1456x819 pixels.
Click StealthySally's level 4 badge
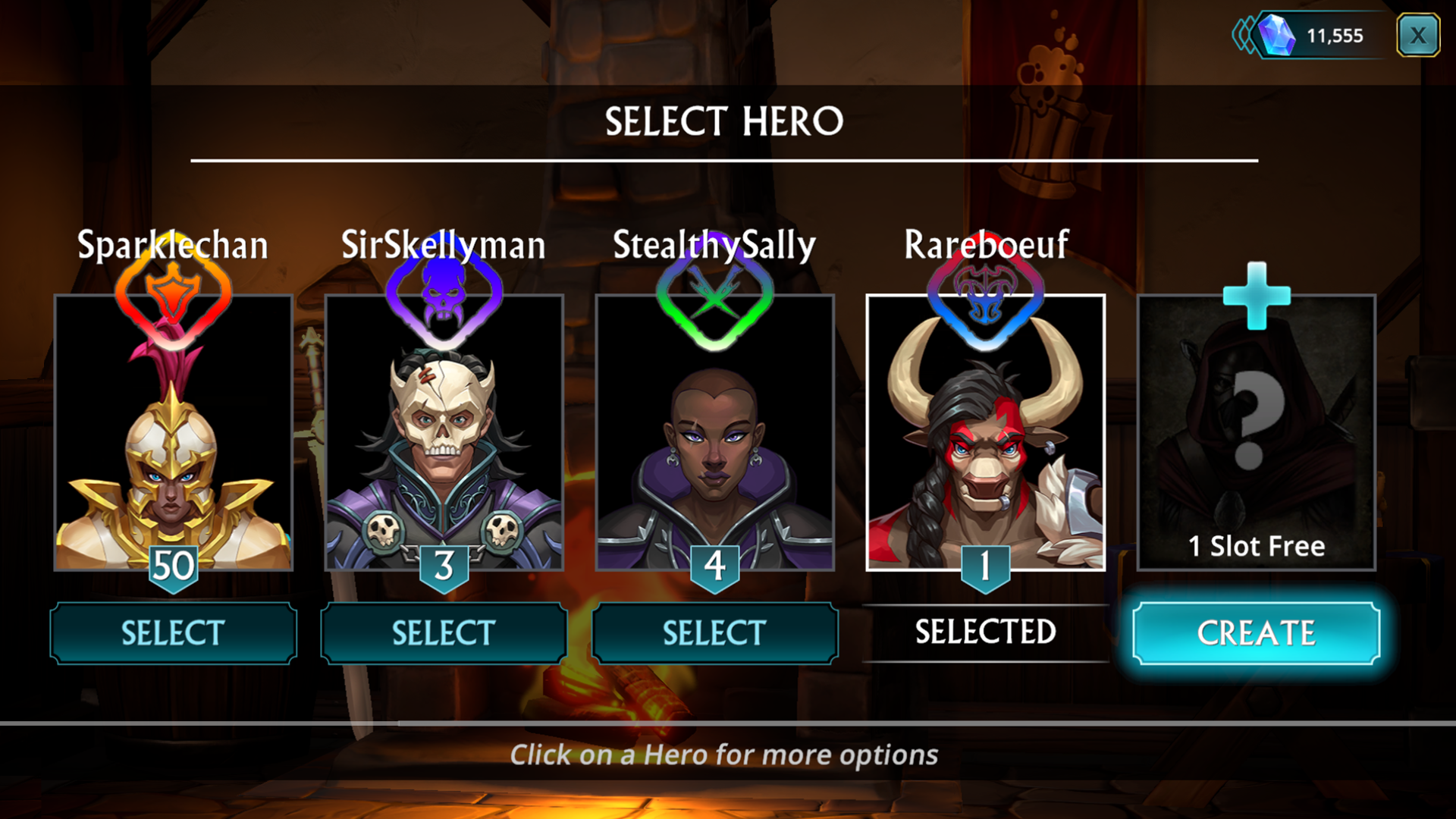coord(715,564)
